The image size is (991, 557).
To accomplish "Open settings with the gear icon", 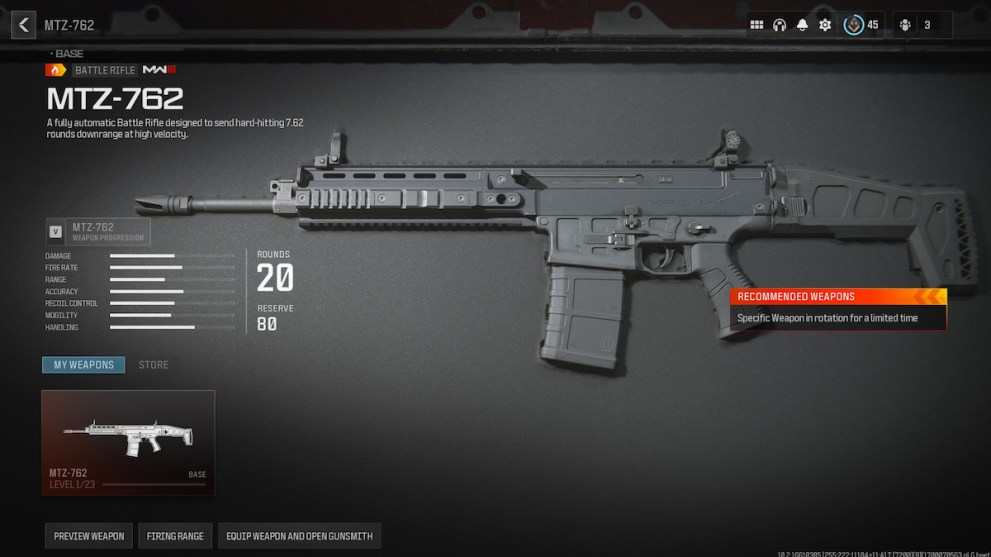I will point(825,25).
